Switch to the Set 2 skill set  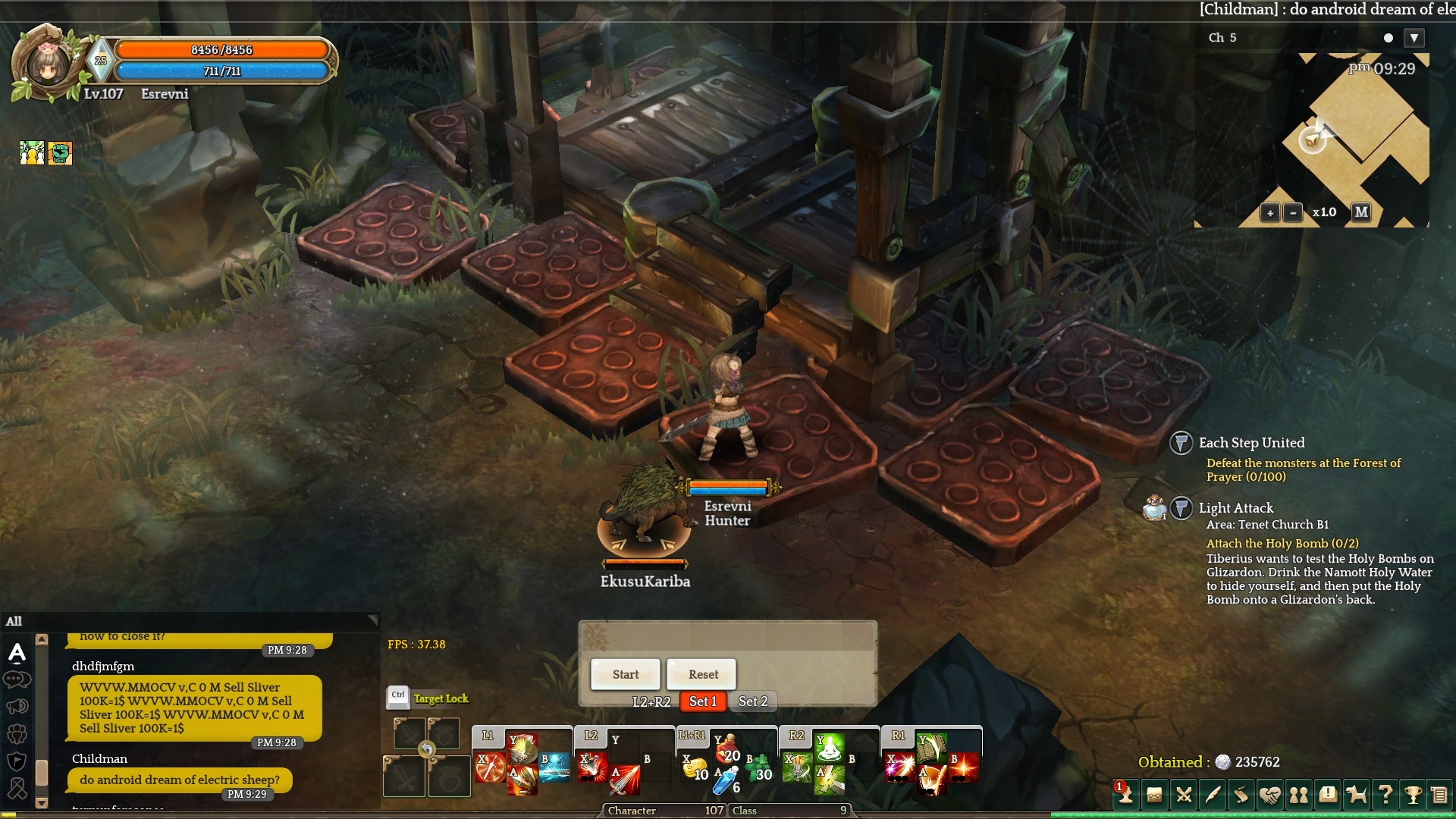coord(753,701)
